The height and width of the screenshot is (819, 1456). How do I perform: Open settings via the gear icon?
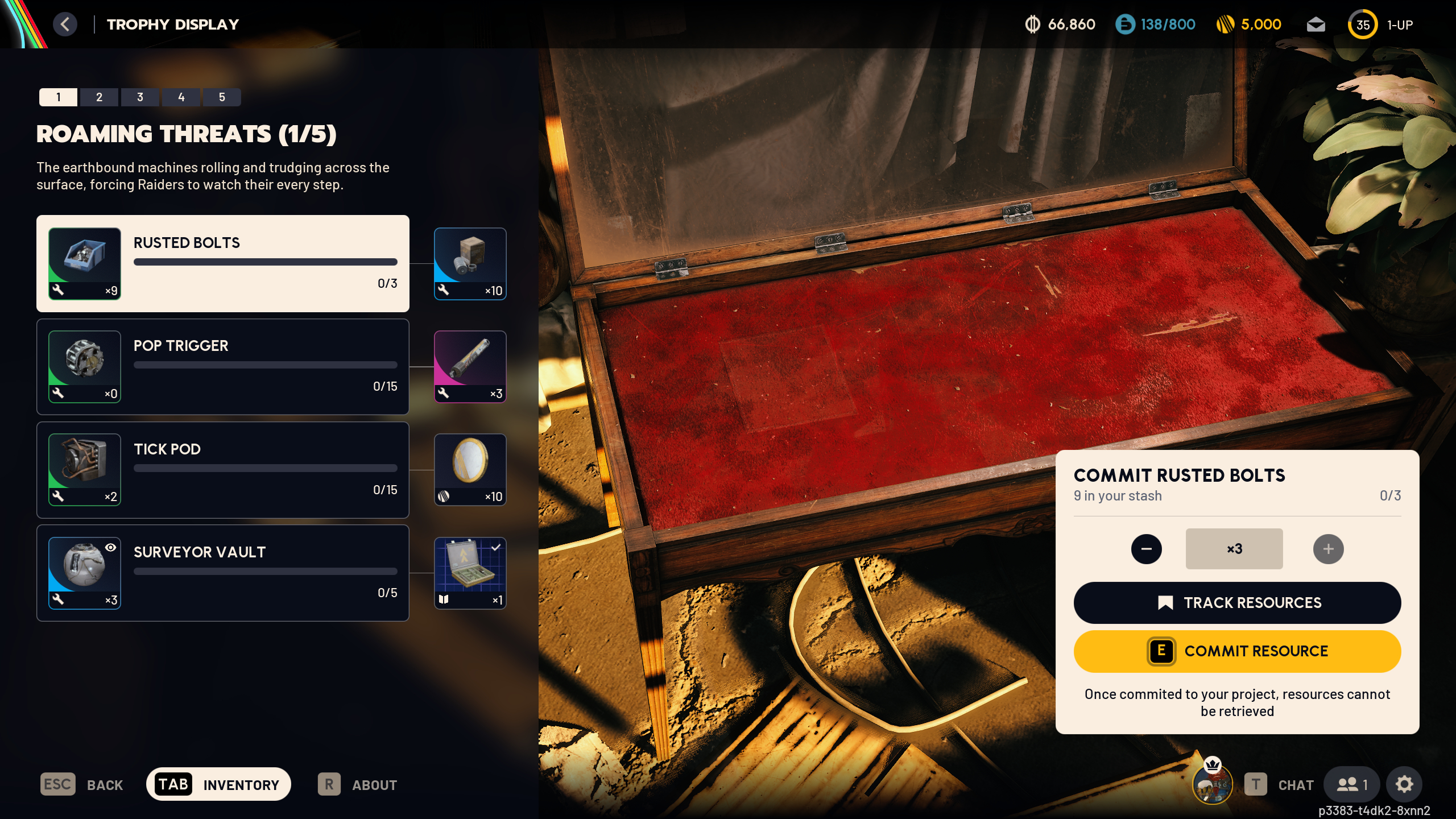[1404, 784]
